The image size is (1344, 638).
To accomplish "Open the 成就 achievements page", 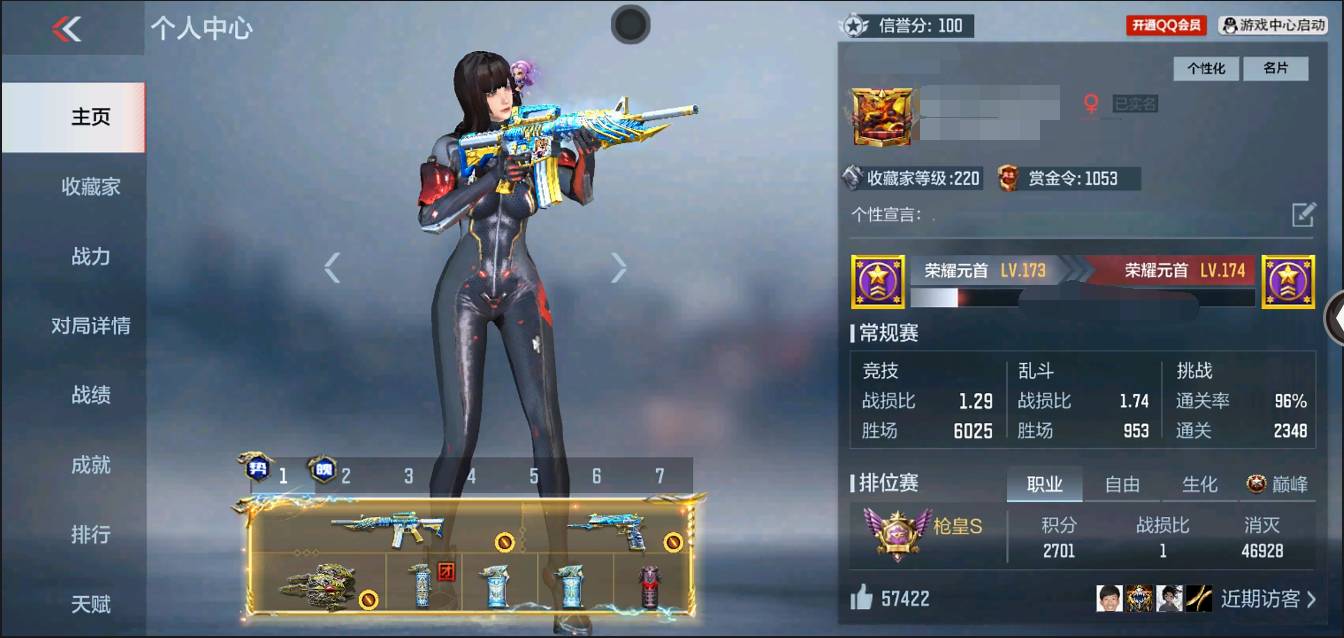I will pos(90,465).
